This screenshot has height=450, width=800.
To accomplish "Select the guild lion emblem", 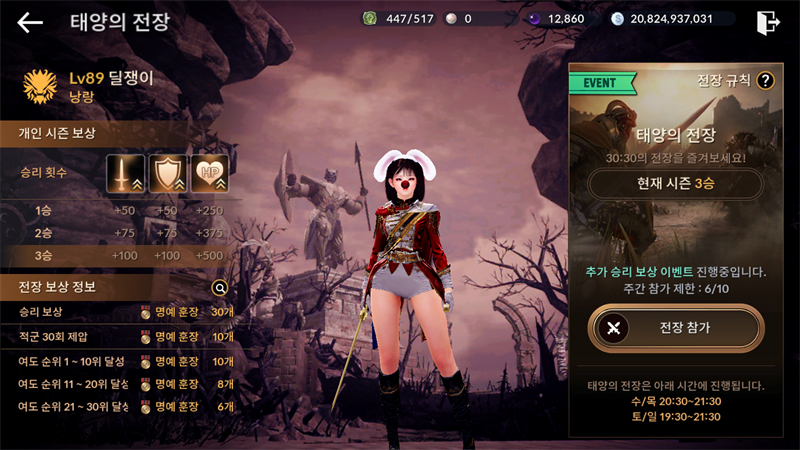I will (39, 86).
